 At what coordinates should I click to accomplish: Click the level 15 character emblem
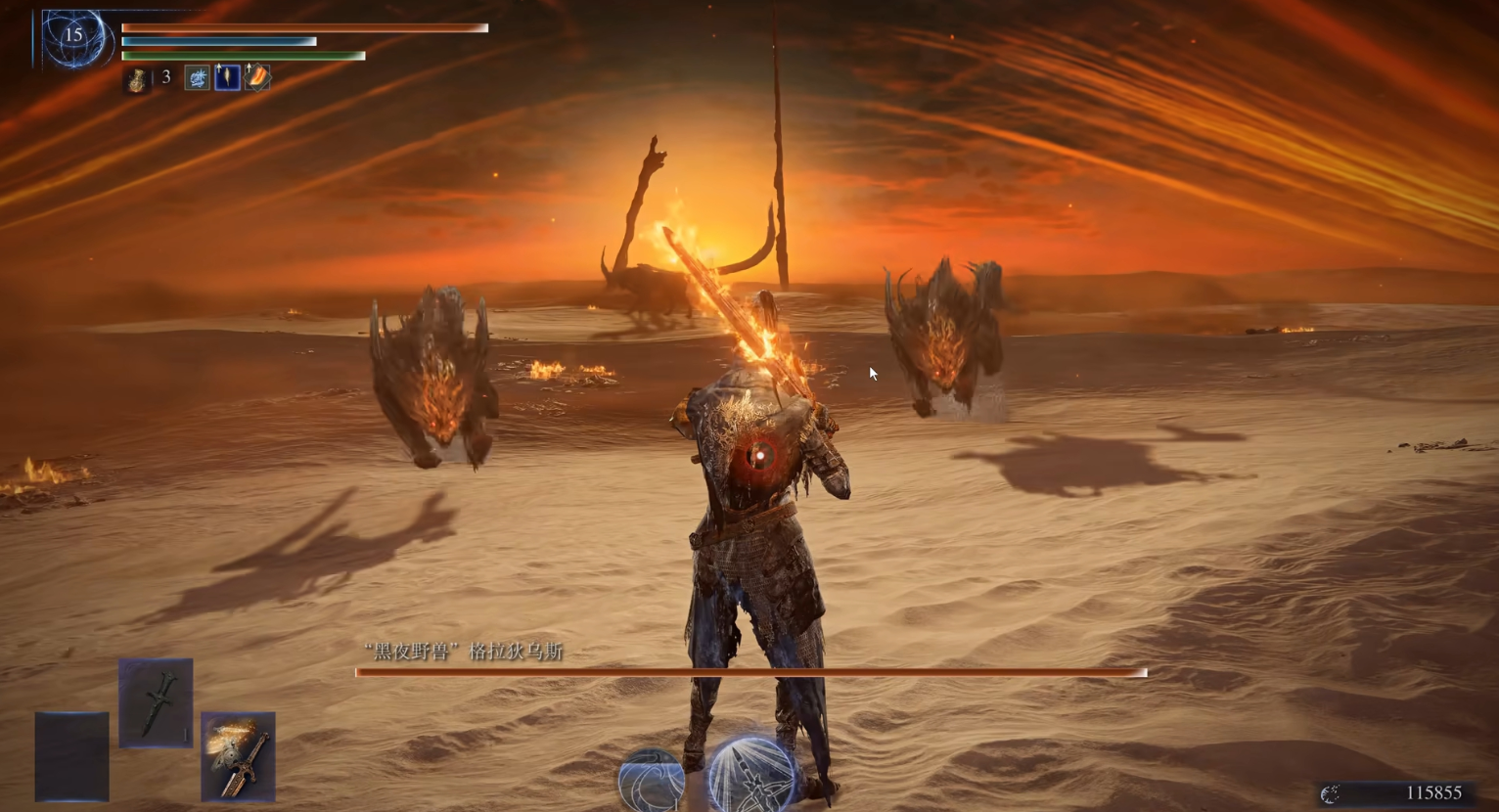(73, 37)
